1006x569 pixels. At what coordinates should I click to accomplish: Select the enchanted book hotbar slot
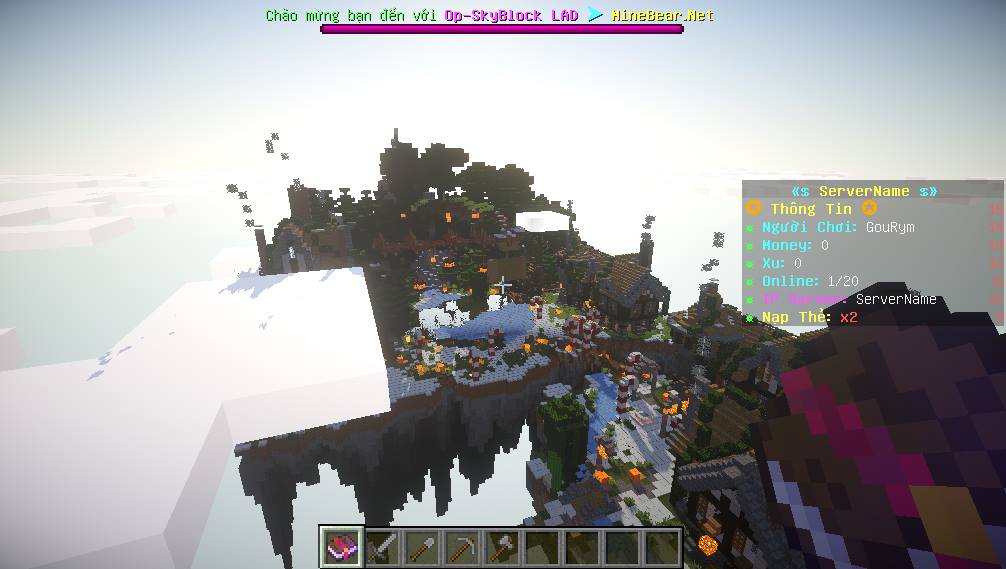[x=342, y=547]
